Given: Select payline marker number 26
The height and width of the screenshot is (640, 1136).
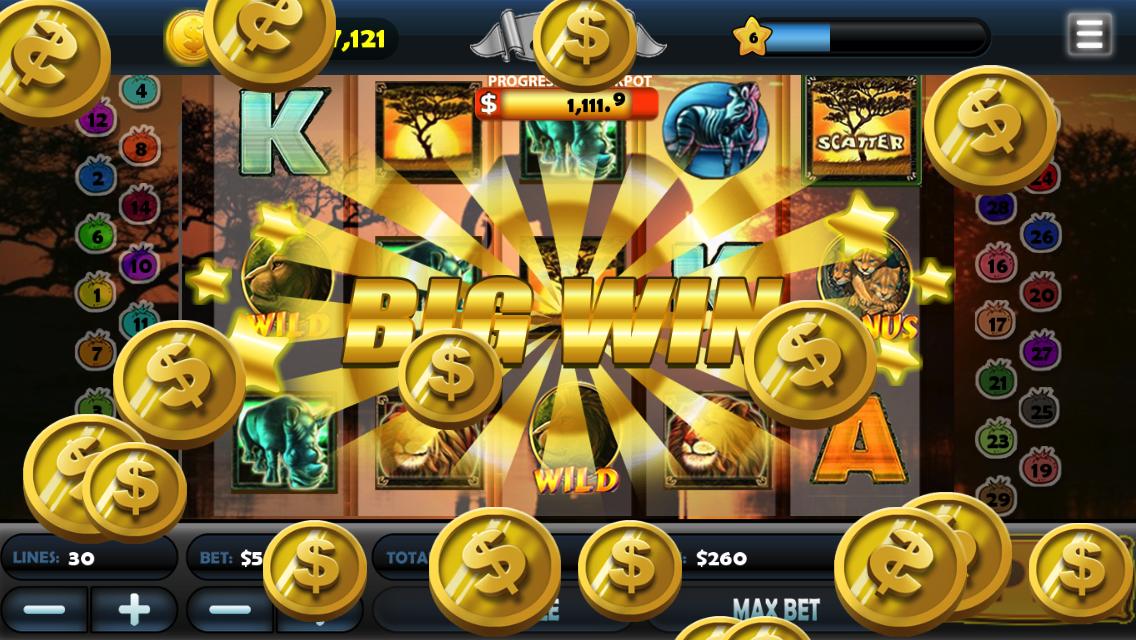Looking at the screenshot, I should point(1041,237).
